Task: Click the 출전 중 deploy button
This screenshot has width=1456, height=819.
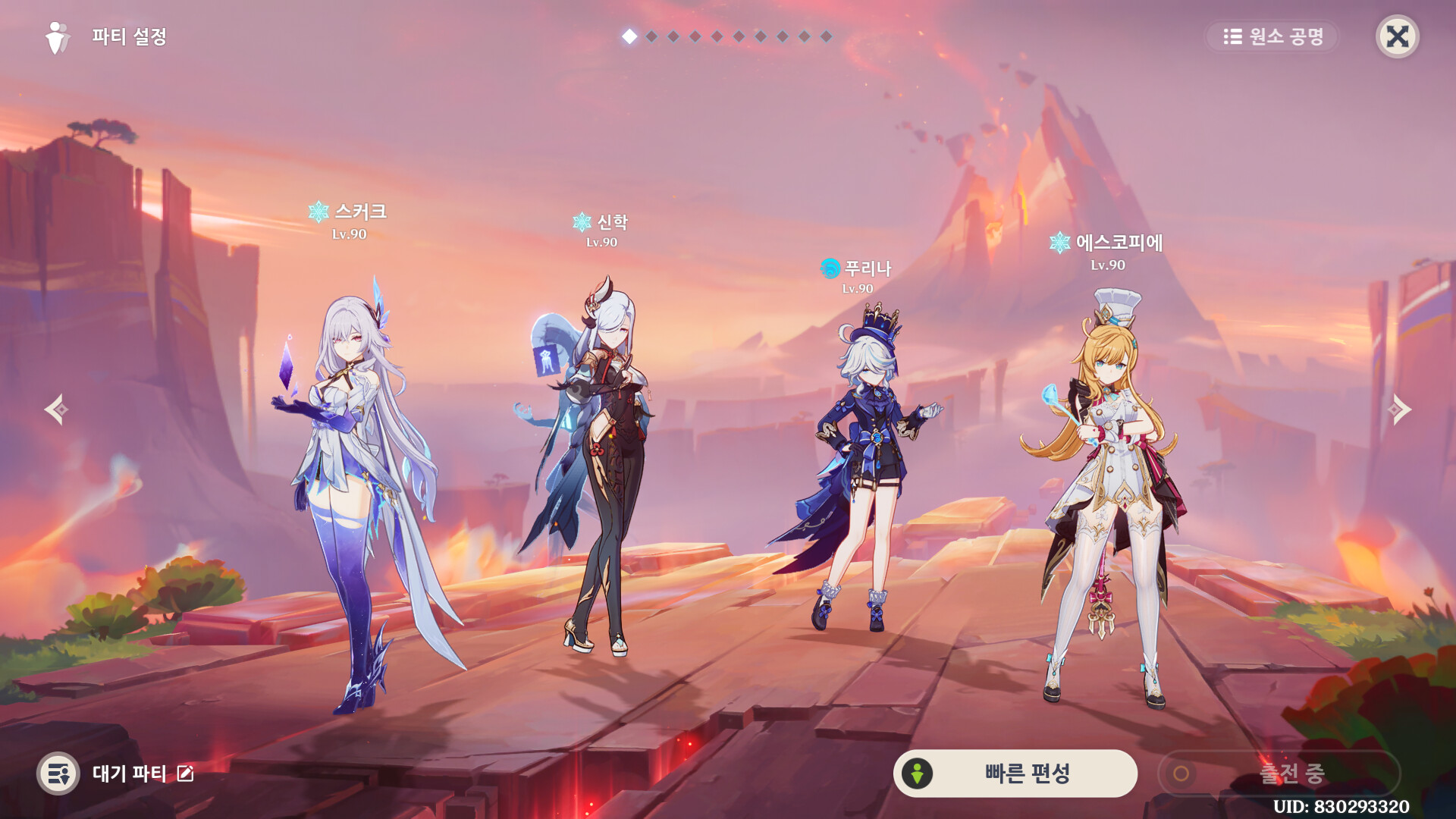Action: pos(1279,773)
